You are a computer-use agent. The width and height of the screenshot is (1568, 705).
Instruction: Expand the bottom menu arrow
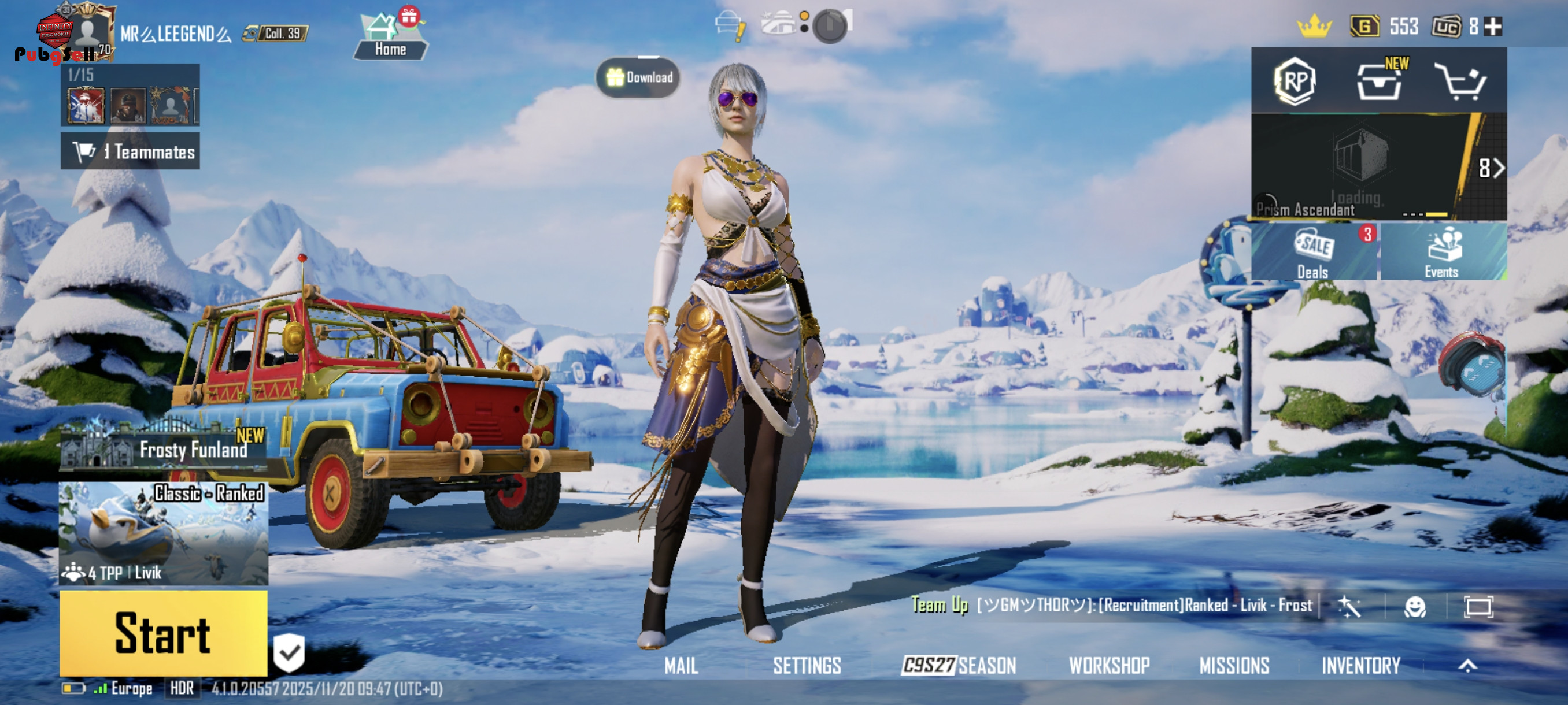click(x=1467, y=666)
